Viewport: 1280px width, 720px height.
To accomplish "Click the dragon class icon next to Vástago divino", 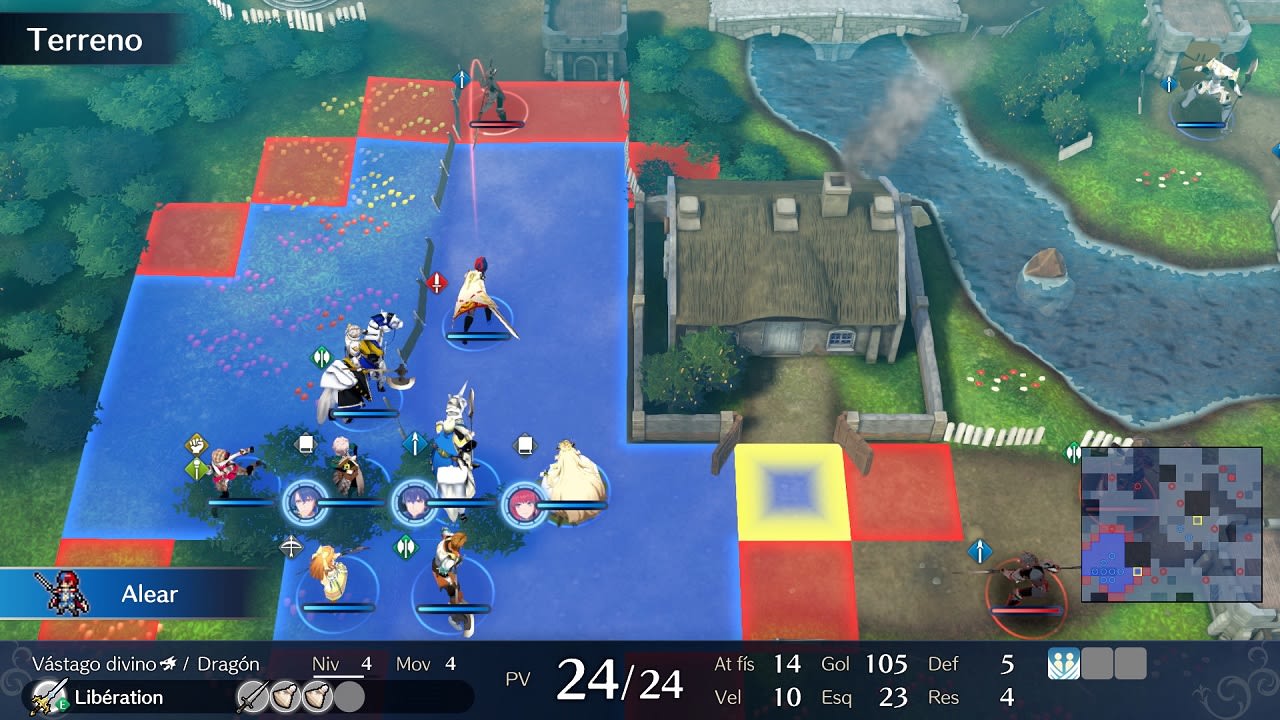I will pyautogui.click(x=168, y=661).
